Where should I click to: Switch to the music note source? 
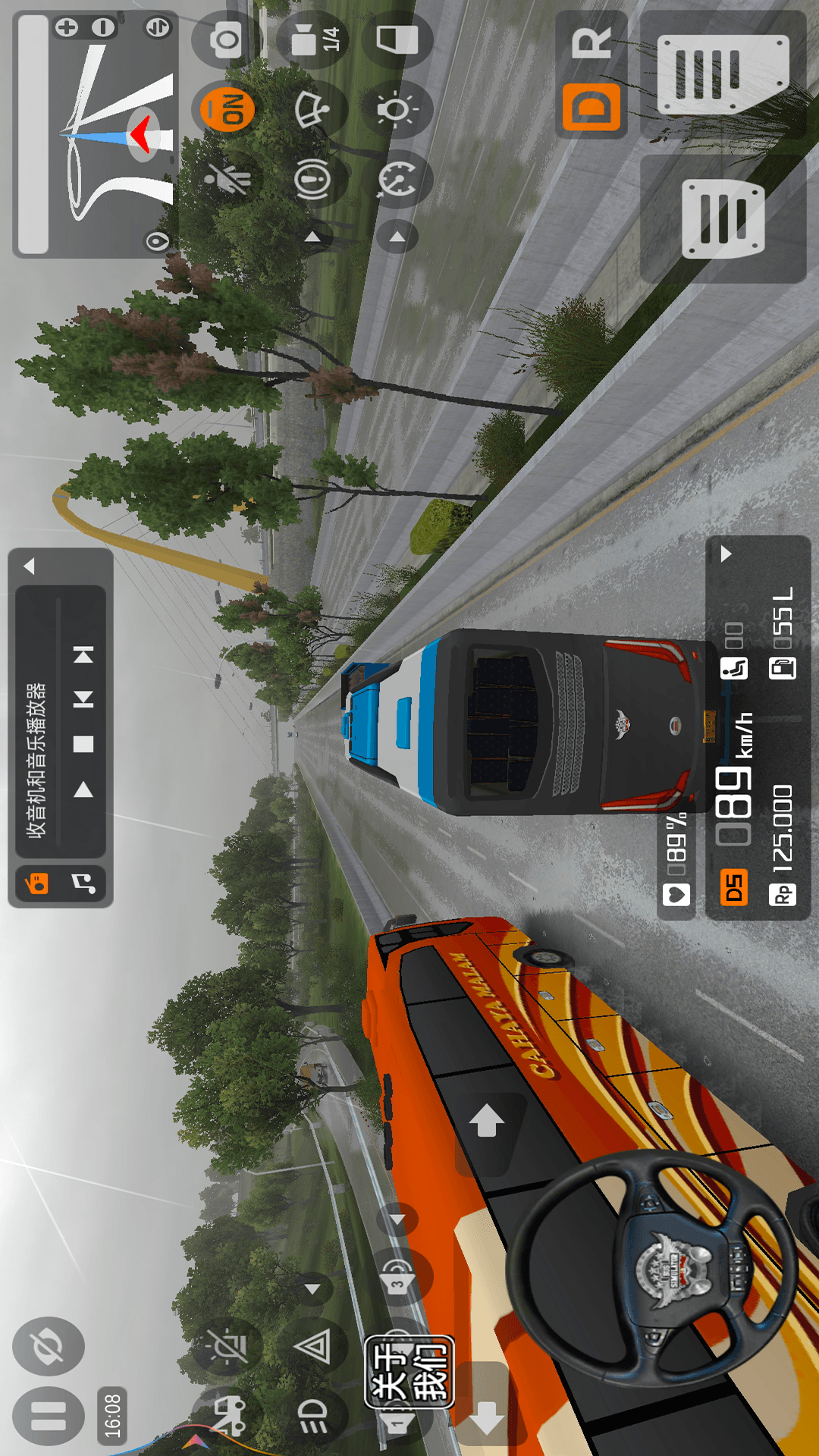83,883
